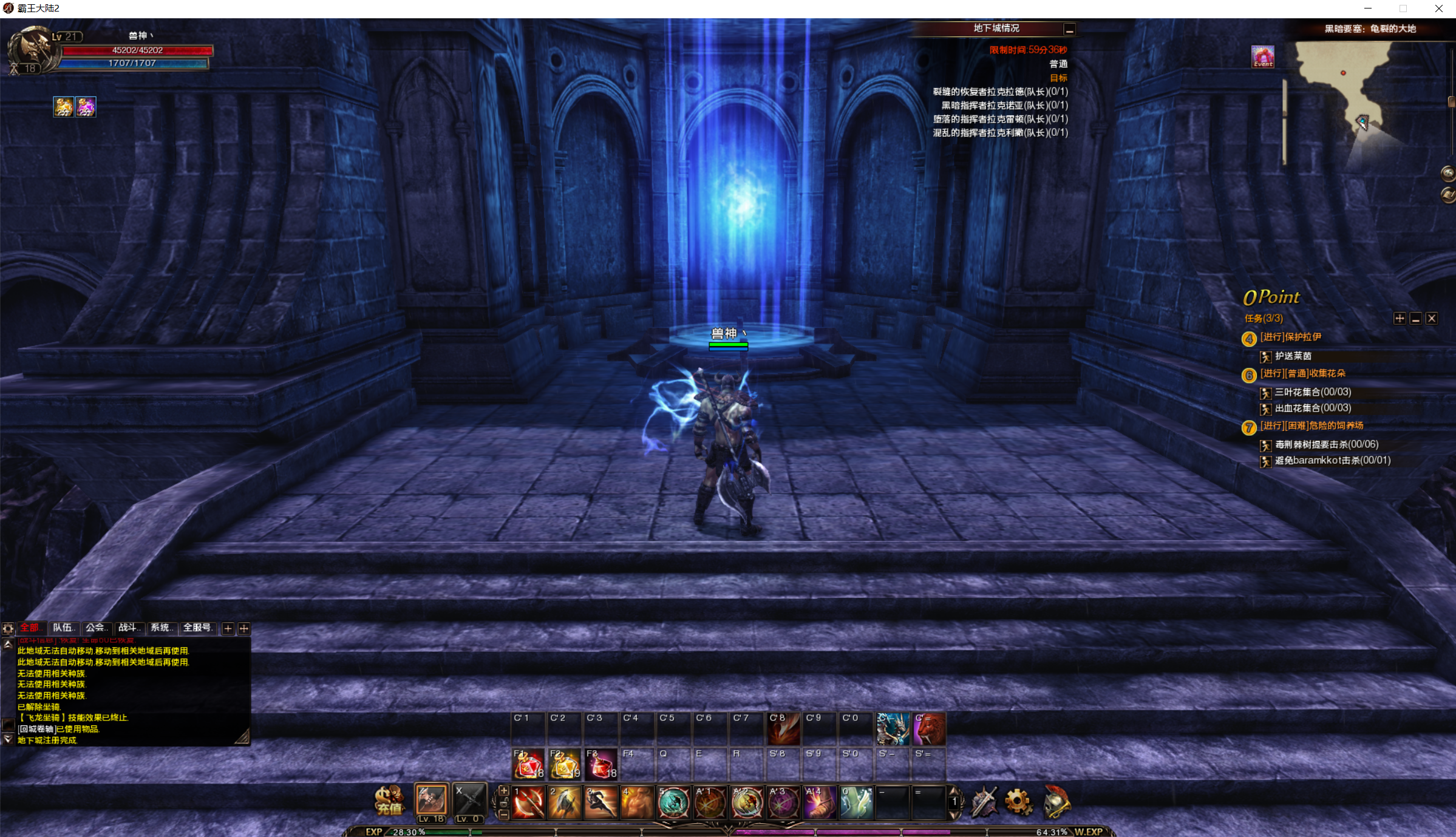This screenshot has height=837, width=1456.
Task: Select the saber-tooth beast mount icon
Action: click(929, 728)
